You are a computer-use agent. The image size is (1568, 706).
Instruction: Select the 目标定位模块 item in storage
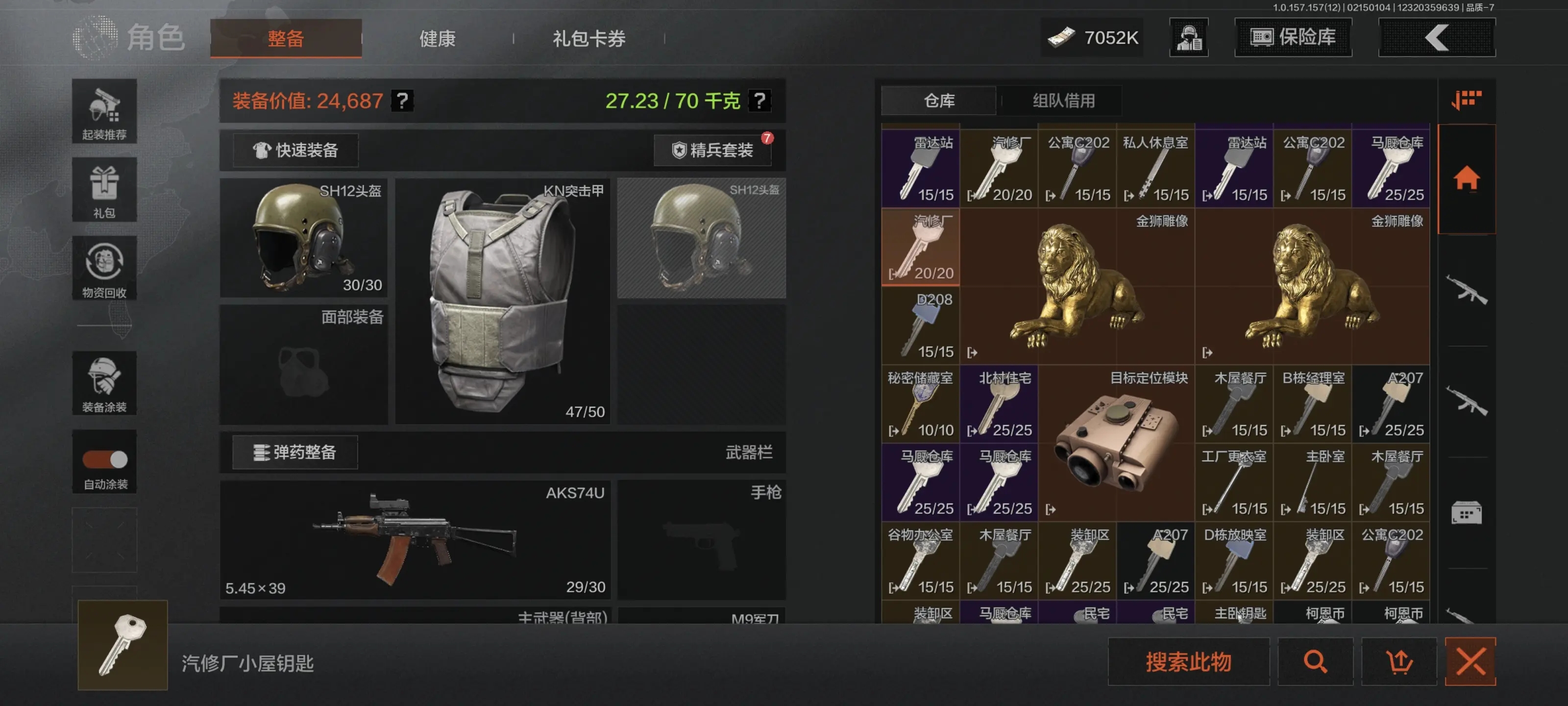pyautogui.click(x=1116, y=443)
